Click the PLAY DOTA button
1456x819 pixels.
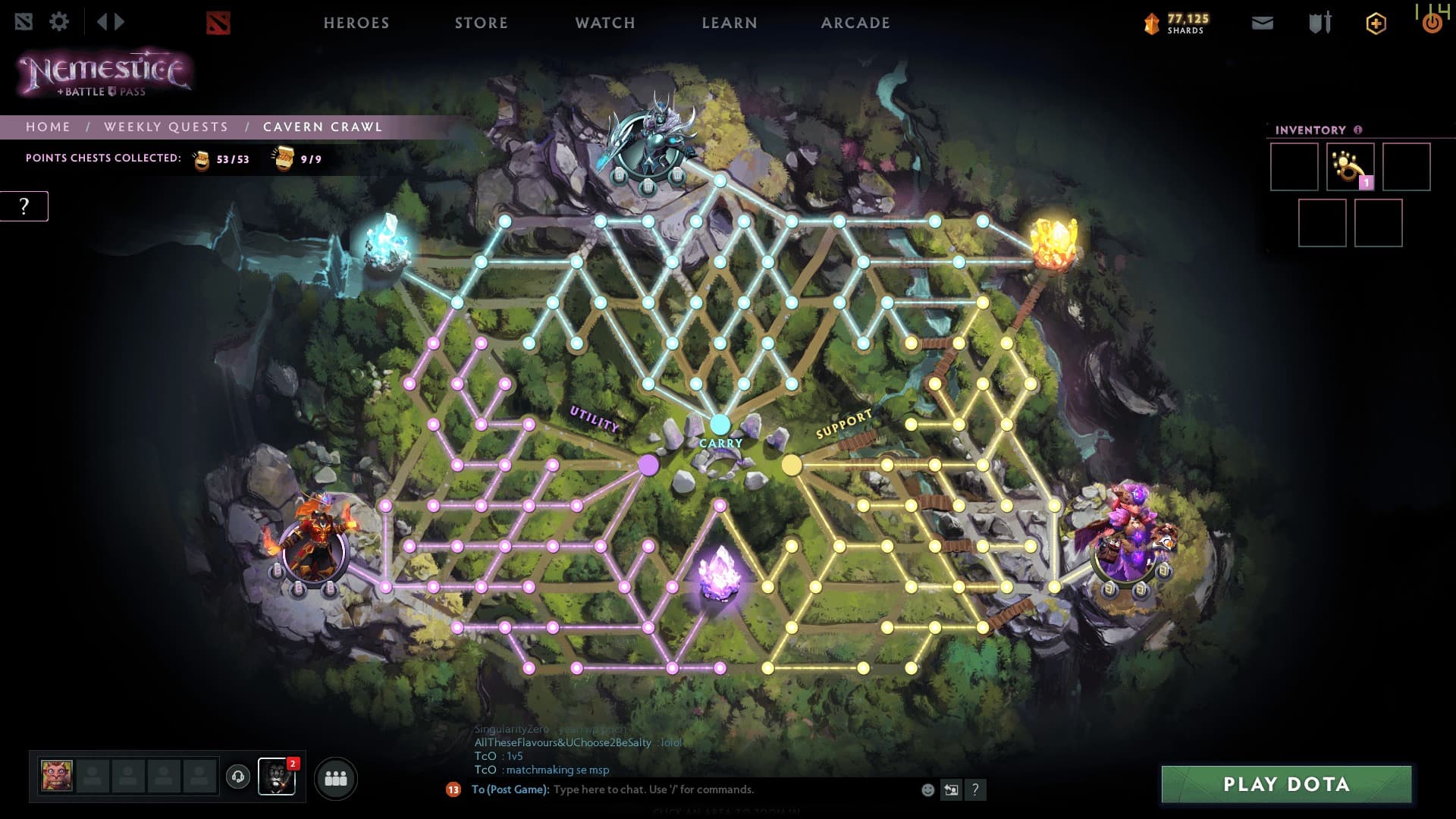(1286, 784)
